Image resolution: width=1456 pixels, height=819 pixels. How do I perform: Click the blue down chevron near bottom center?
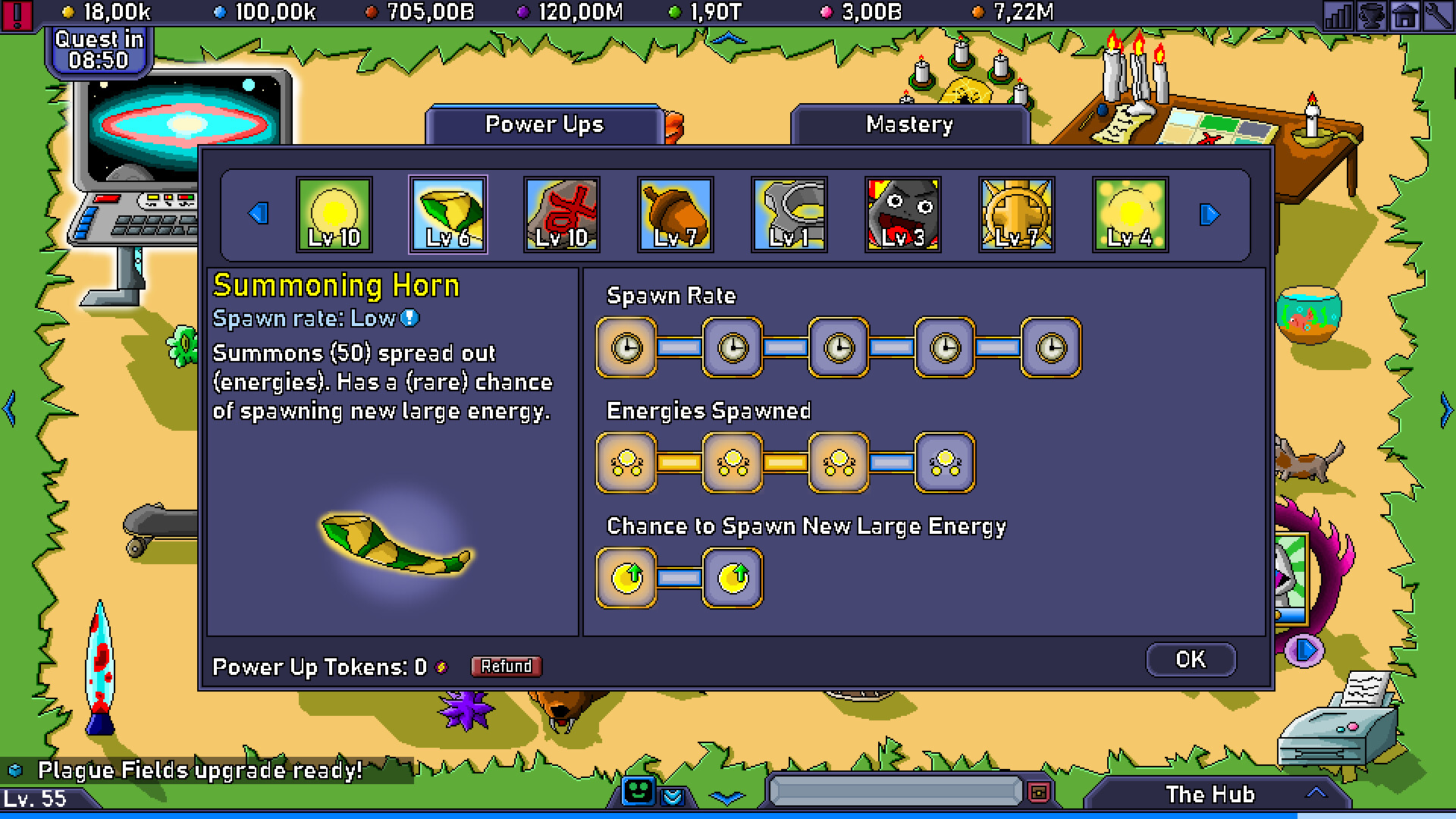727,796
